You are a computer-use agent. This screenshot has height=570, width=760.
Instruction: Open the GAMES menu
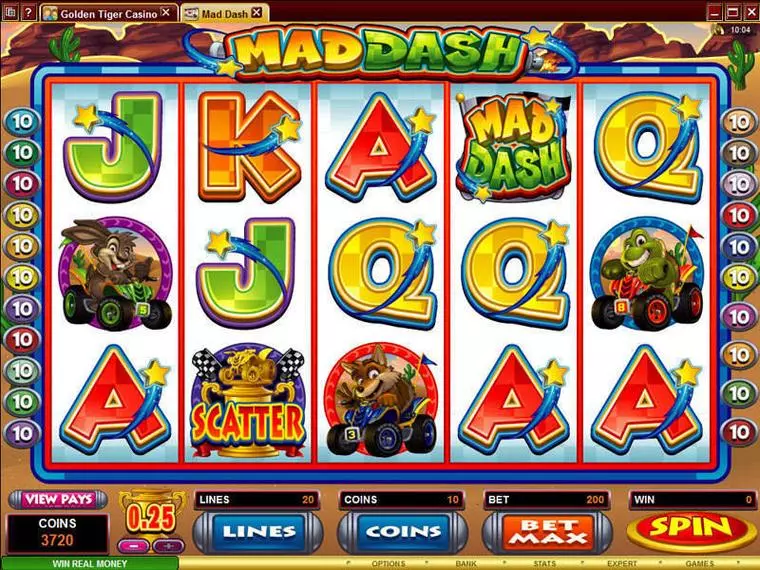pyautogui.click(x=699, y=563)
